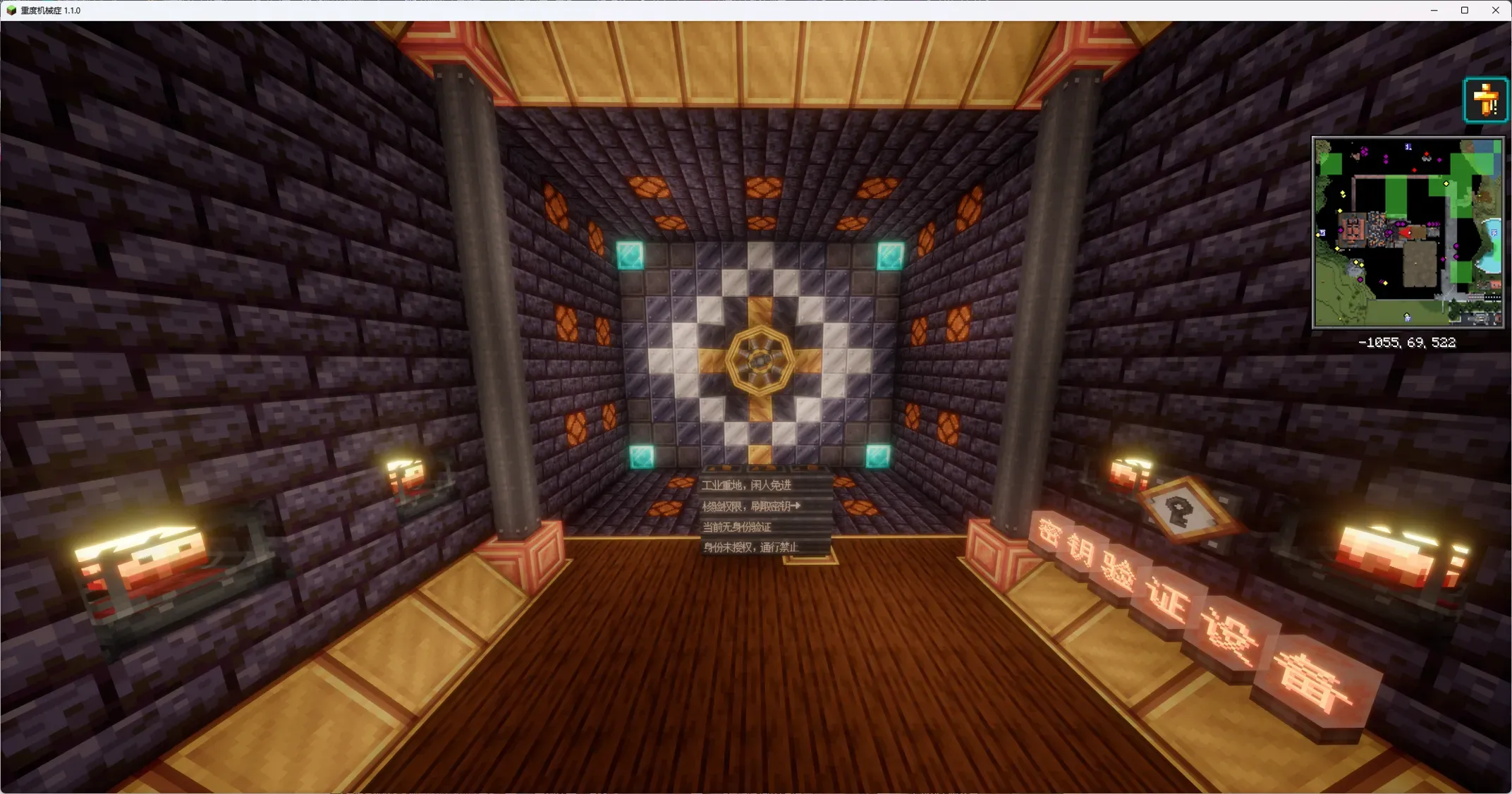Screen dimensions: 1512x794
Task: Maximize the game window
Action: 1465,11
